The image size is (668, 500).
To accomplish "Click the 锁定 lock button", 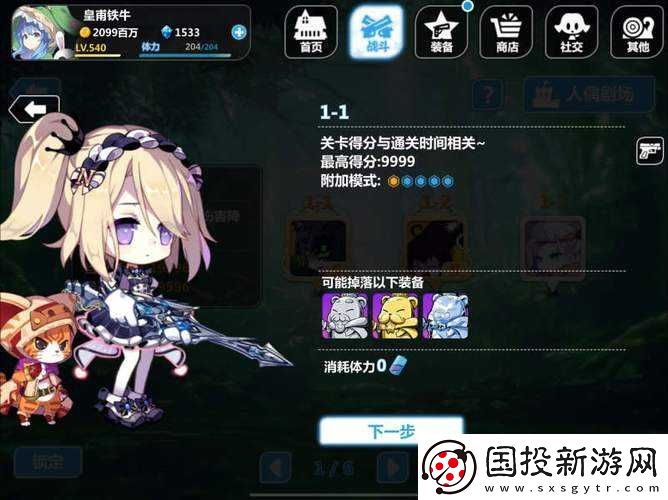I will (48, 462).
